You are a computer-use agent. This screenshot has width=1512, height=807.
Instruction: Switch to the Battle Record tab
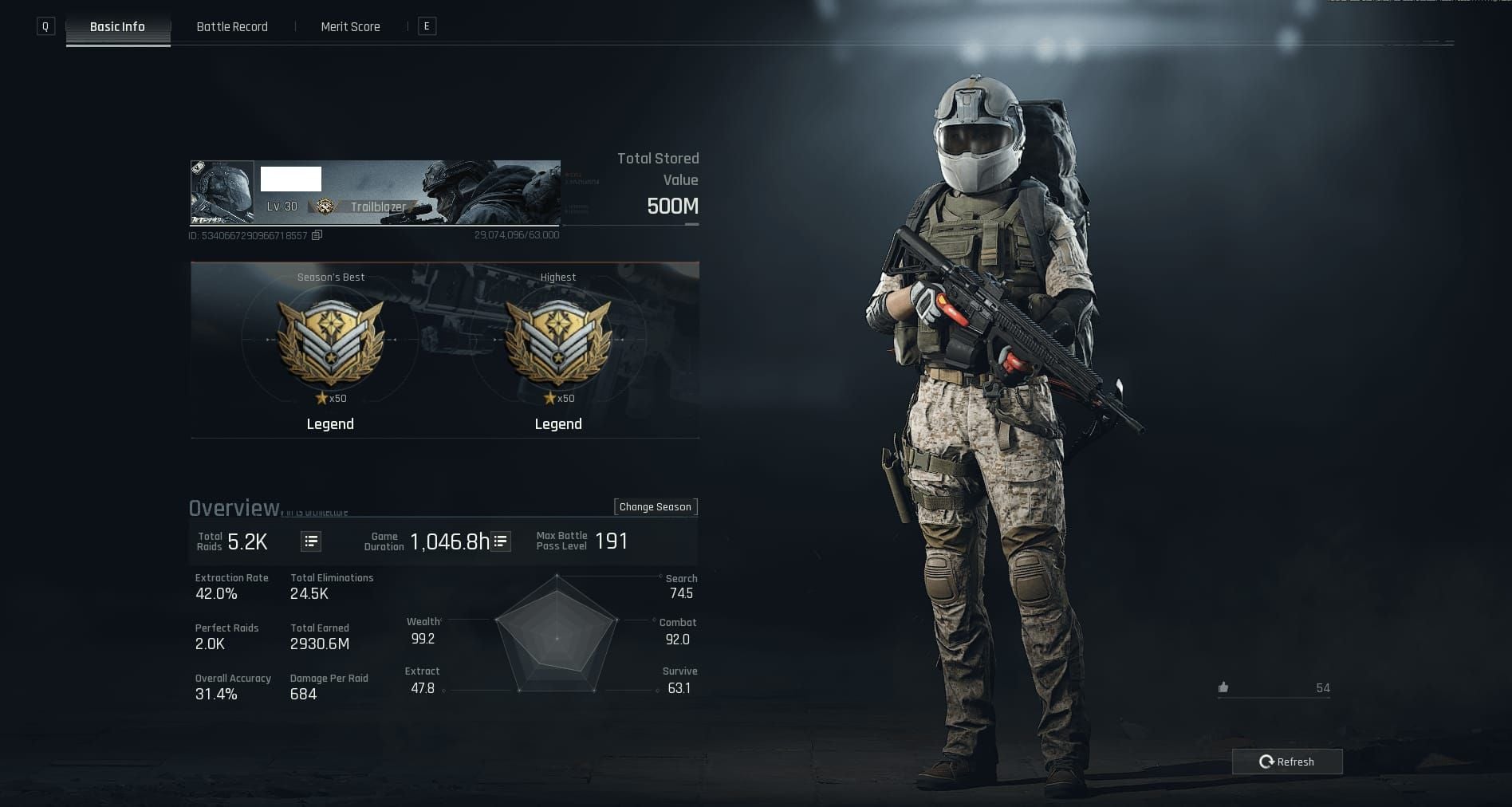point(232,27)
